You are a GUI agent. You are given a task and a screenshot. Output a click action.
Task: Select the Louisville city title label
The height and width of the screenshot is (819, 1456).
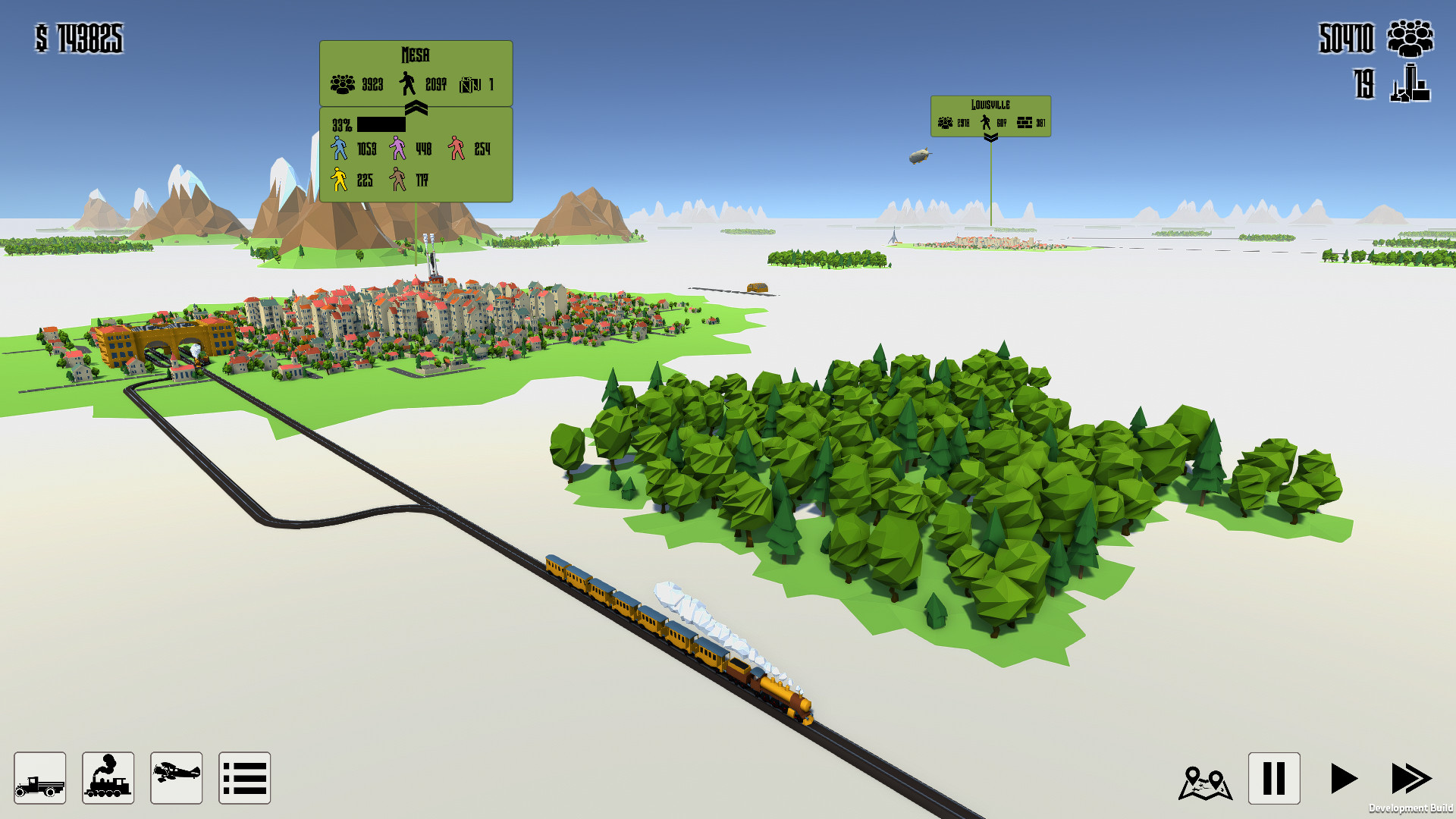tap(990, 103)
